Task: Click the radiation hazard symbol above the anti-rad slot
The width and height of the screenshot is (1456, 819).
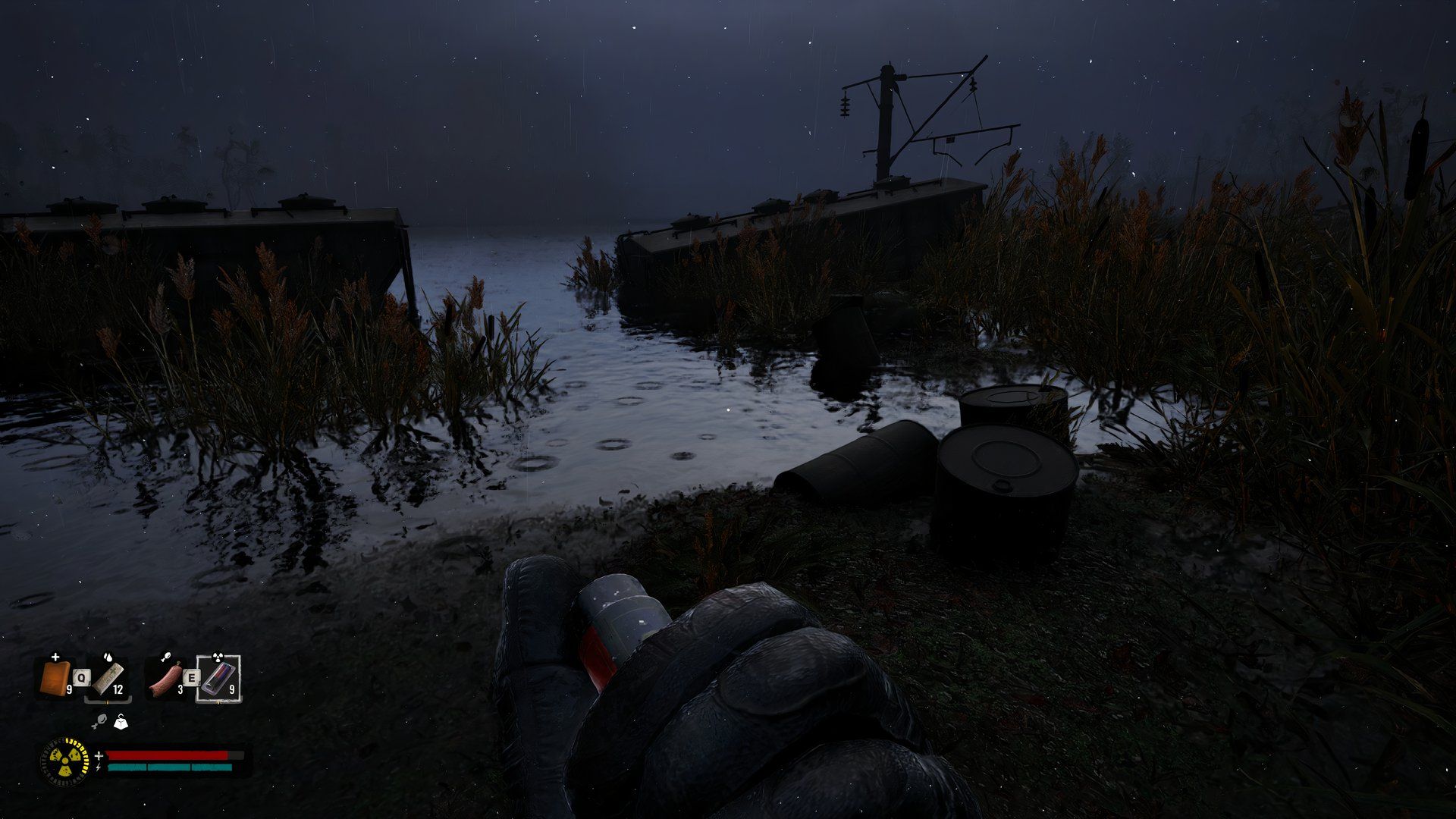Action: click(x=218, y=657)
